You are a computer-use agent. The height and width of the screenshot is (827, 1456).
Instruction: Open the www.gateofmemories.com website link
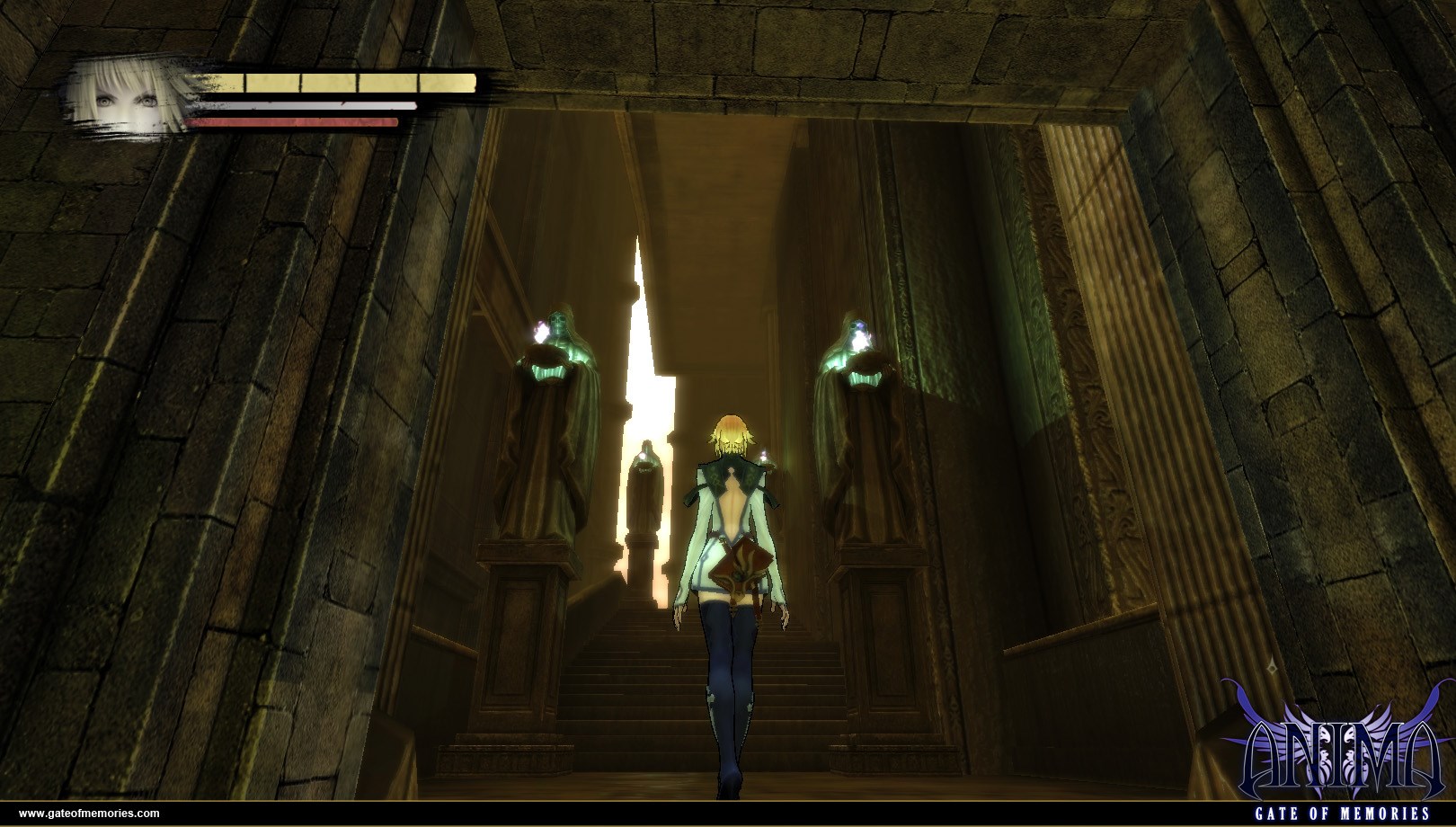coord(89,813)
